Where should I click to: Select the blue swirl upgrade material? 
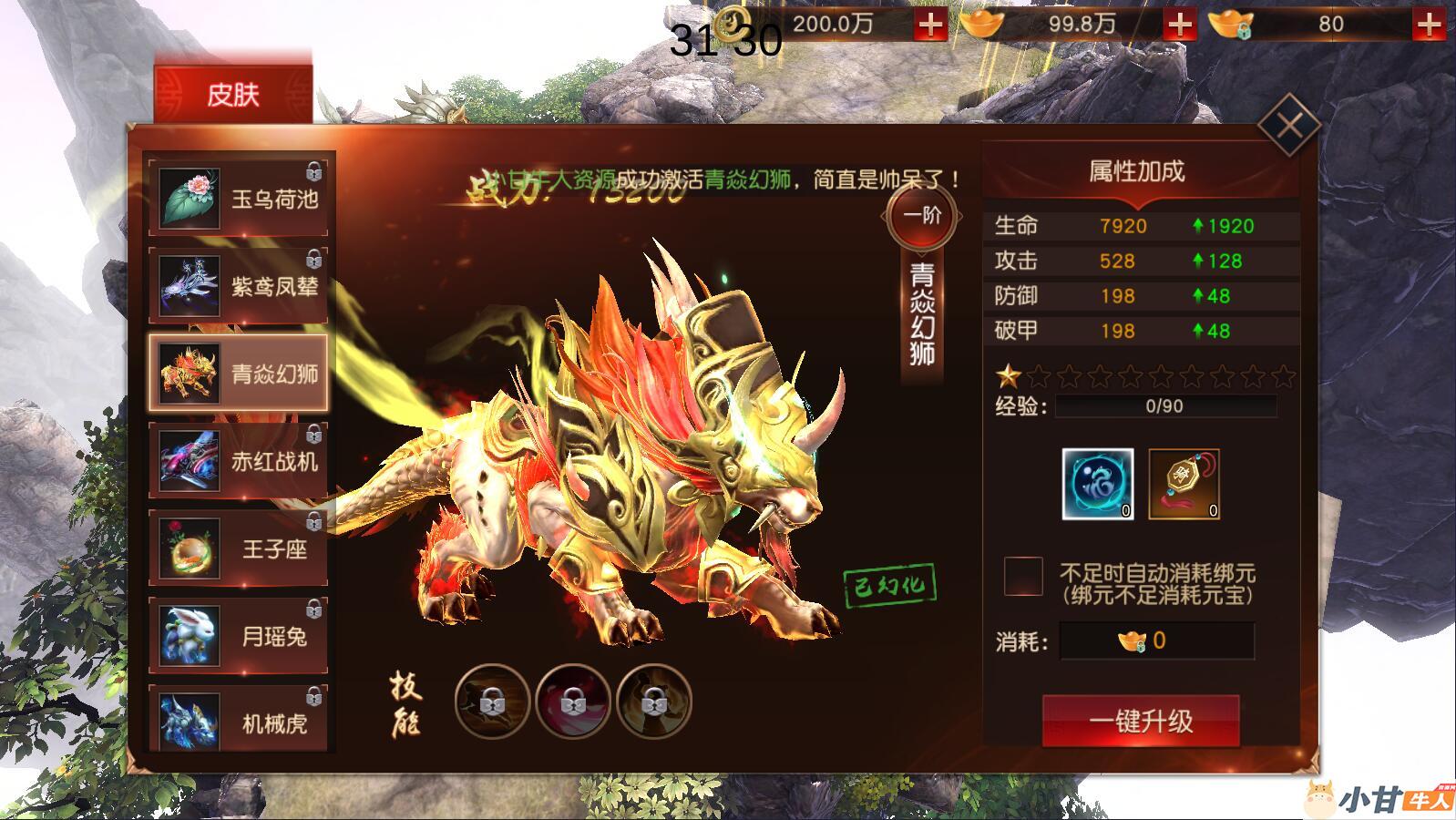click(x=1098, y=484)
